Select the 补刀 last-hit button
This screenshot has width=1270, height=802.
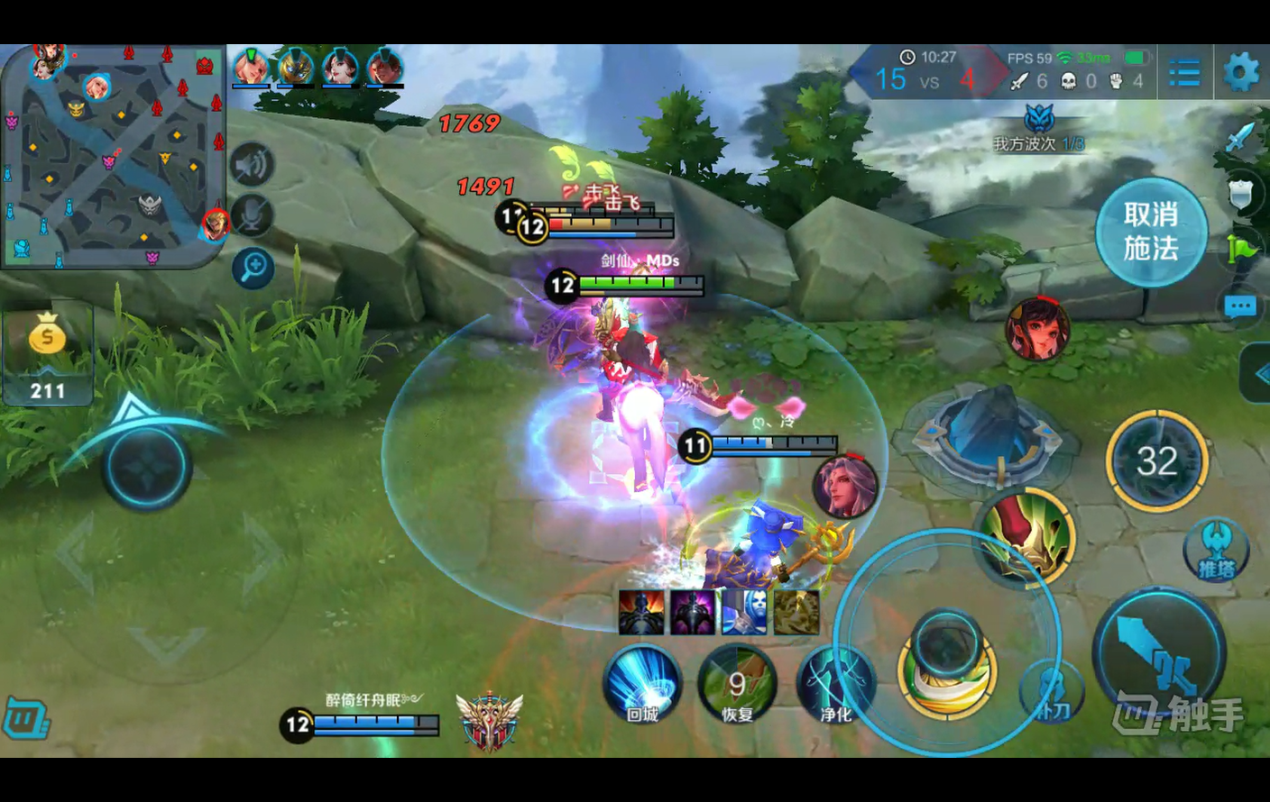1052,692
